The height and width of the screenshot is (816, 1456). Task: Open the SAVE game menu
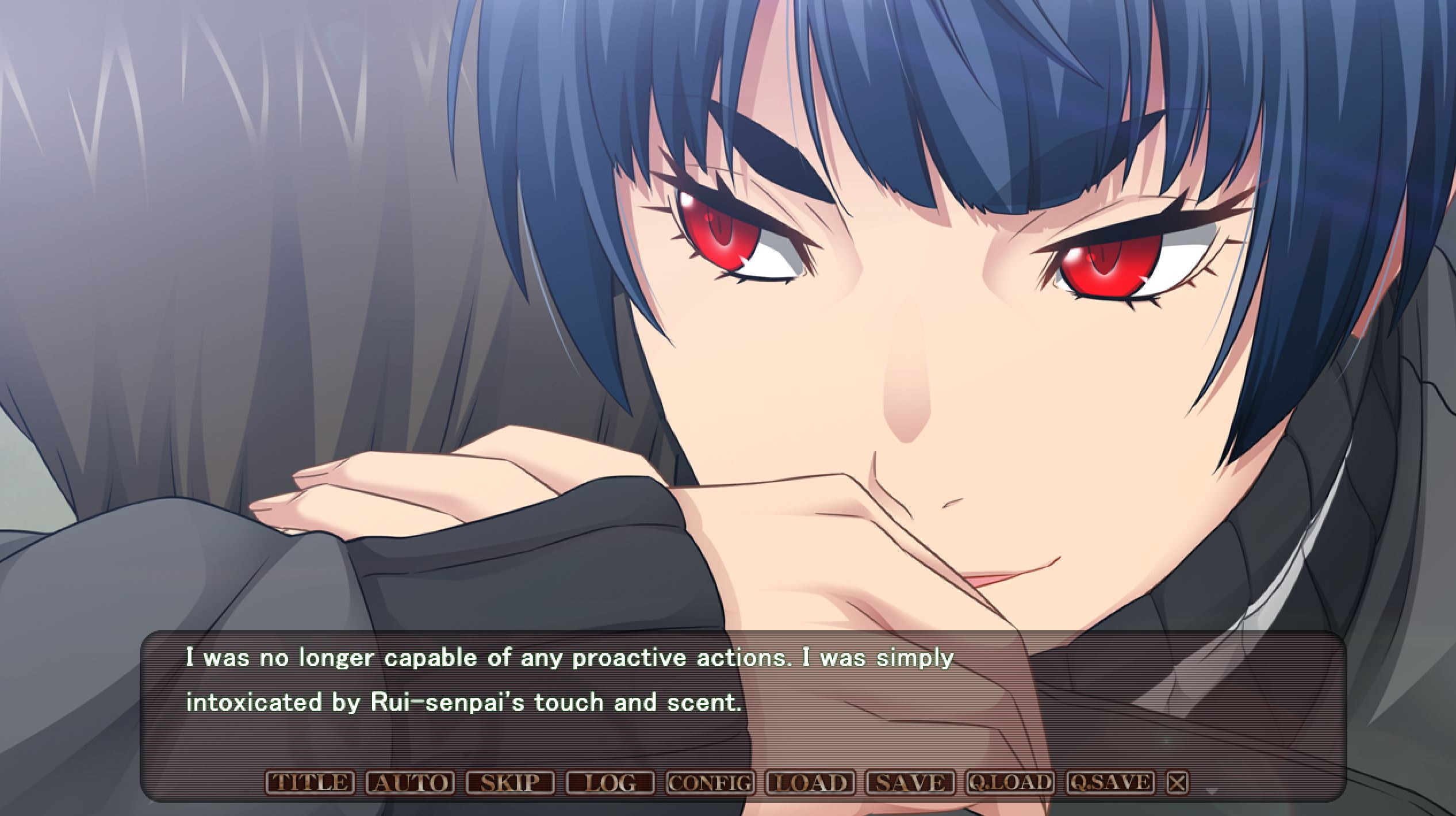[910, 782]
